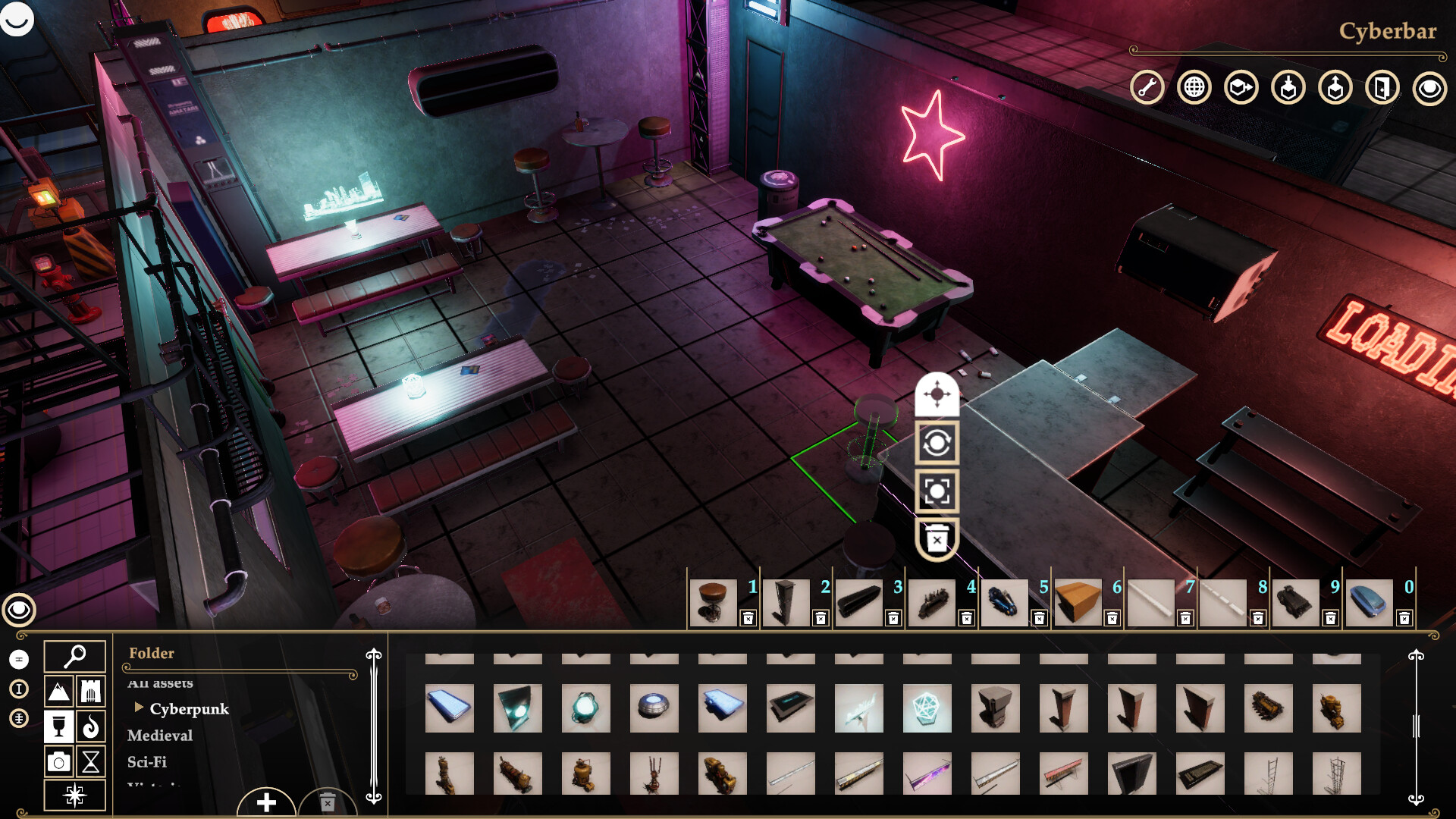Expand the Medieval folder
This screenshot has width=1456, height=819.
160,736
